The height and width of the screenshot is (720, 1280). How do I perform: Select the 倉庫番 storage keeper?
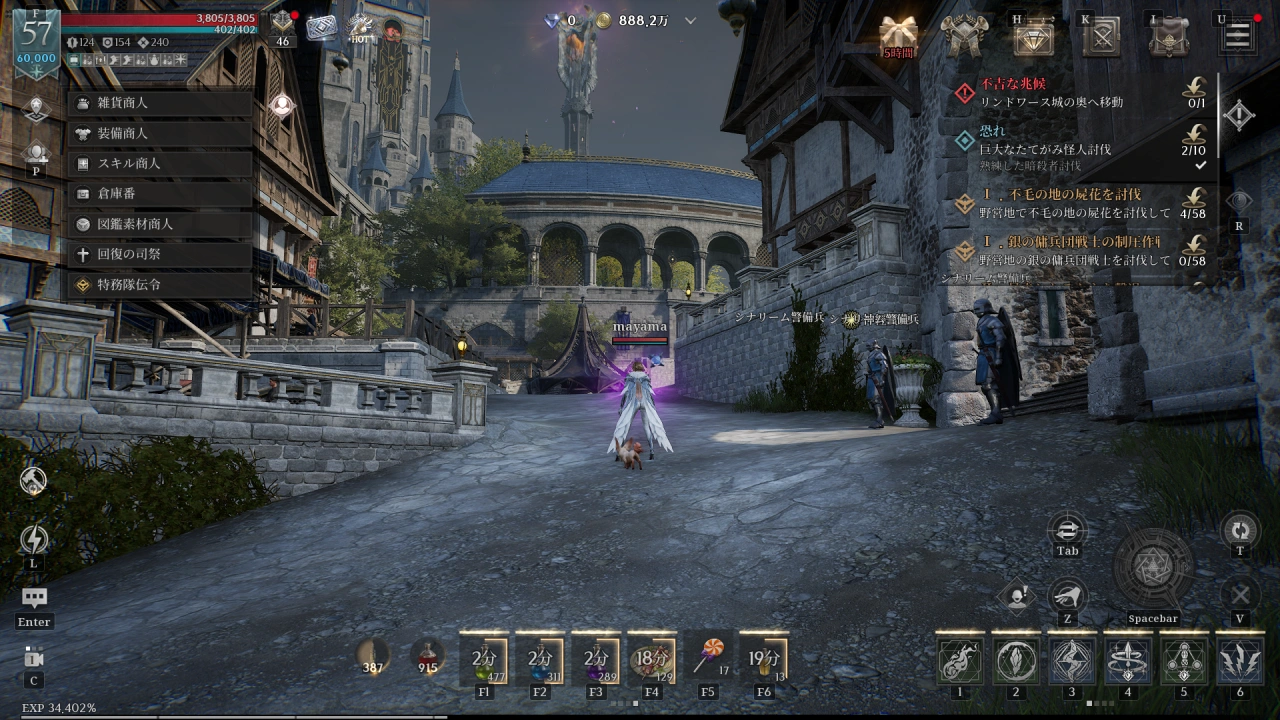pyautogui.click(x=160, y=194)
